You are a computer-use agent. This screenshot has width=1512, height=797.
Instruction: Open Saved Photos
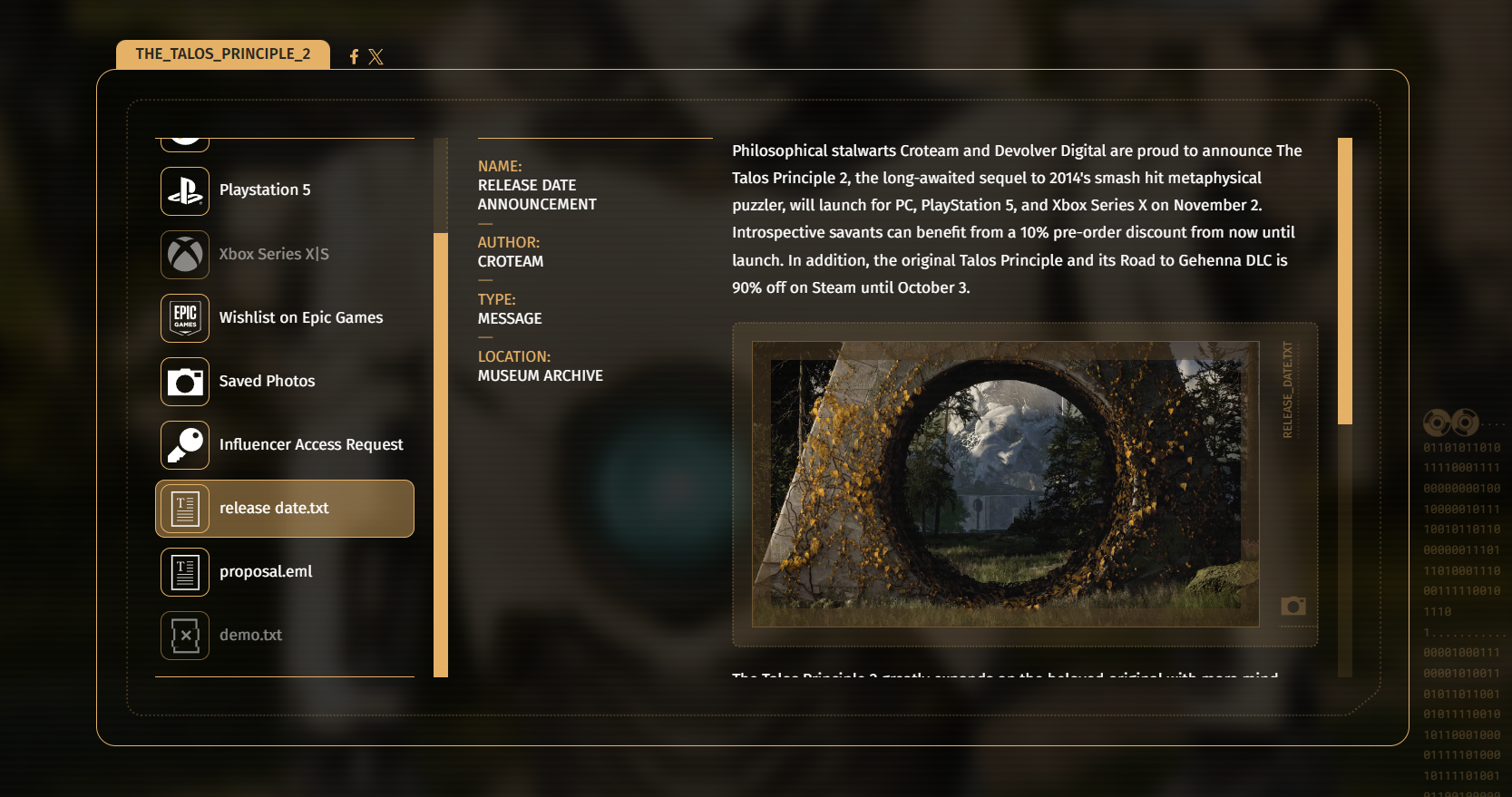pos(267,381)
